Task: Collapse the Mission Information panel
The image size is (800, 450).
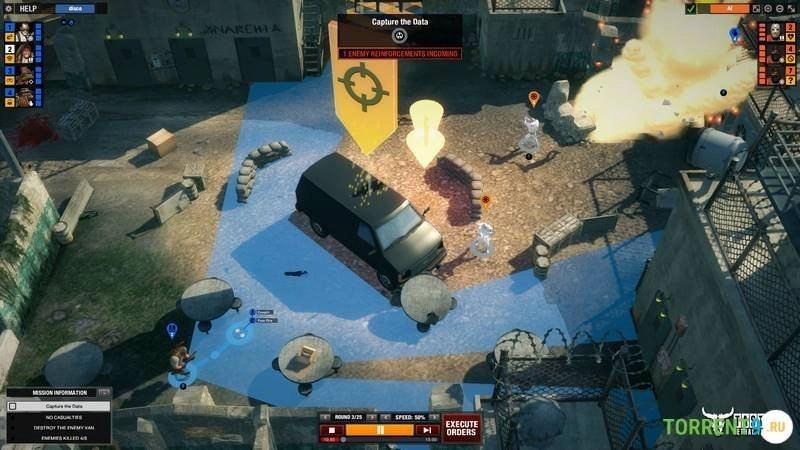Action: point(104,393)
